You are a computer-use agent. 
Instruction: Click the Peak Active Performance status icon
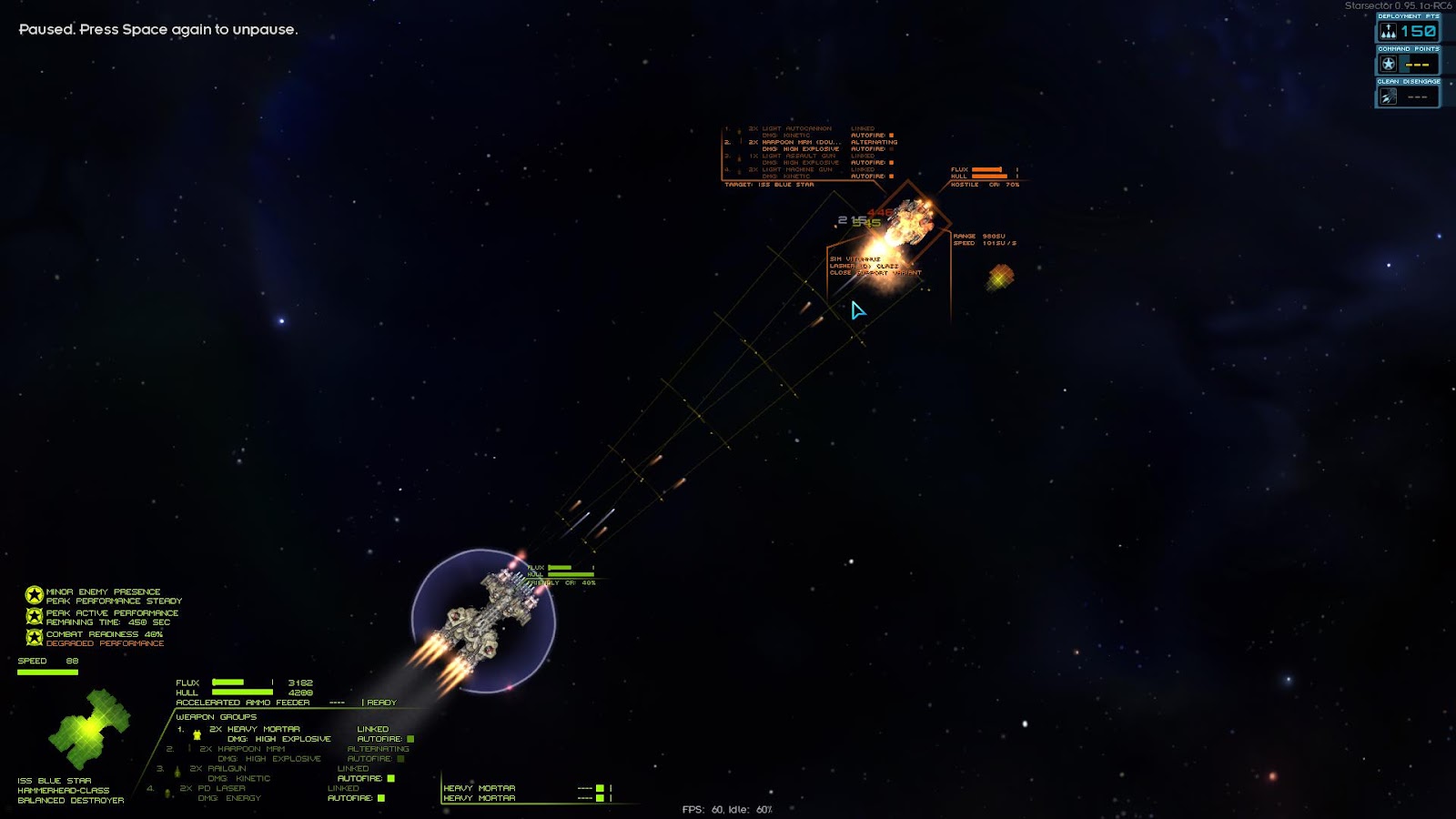tap(35, 617)
